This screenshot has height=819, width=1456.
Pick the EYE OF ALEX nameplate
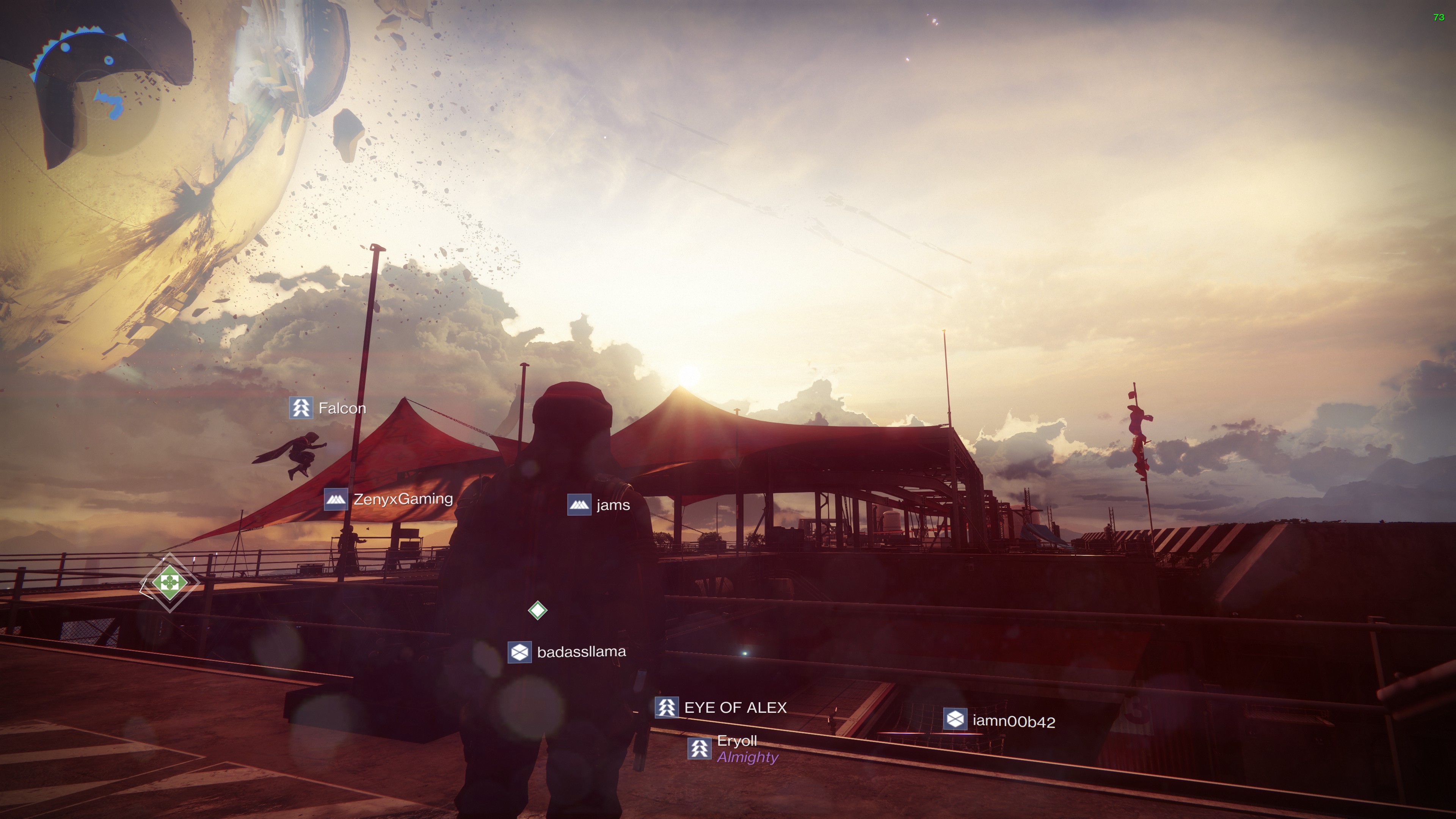721,708
